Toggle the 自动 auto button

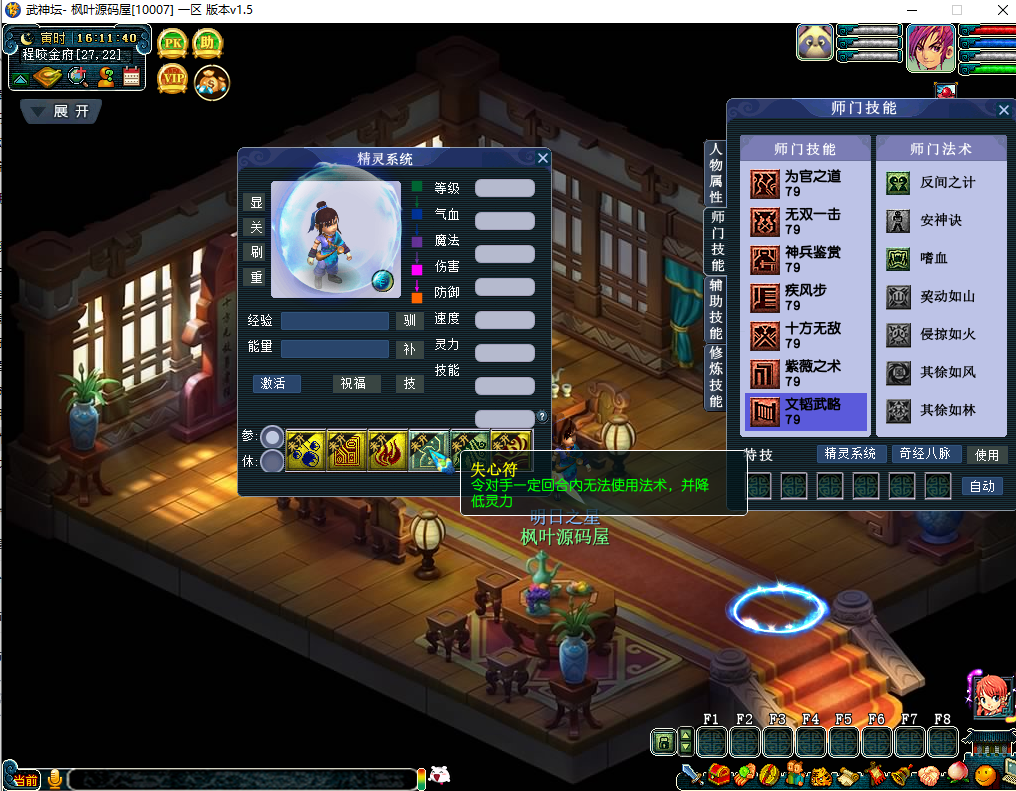click(x=982, y=486)
